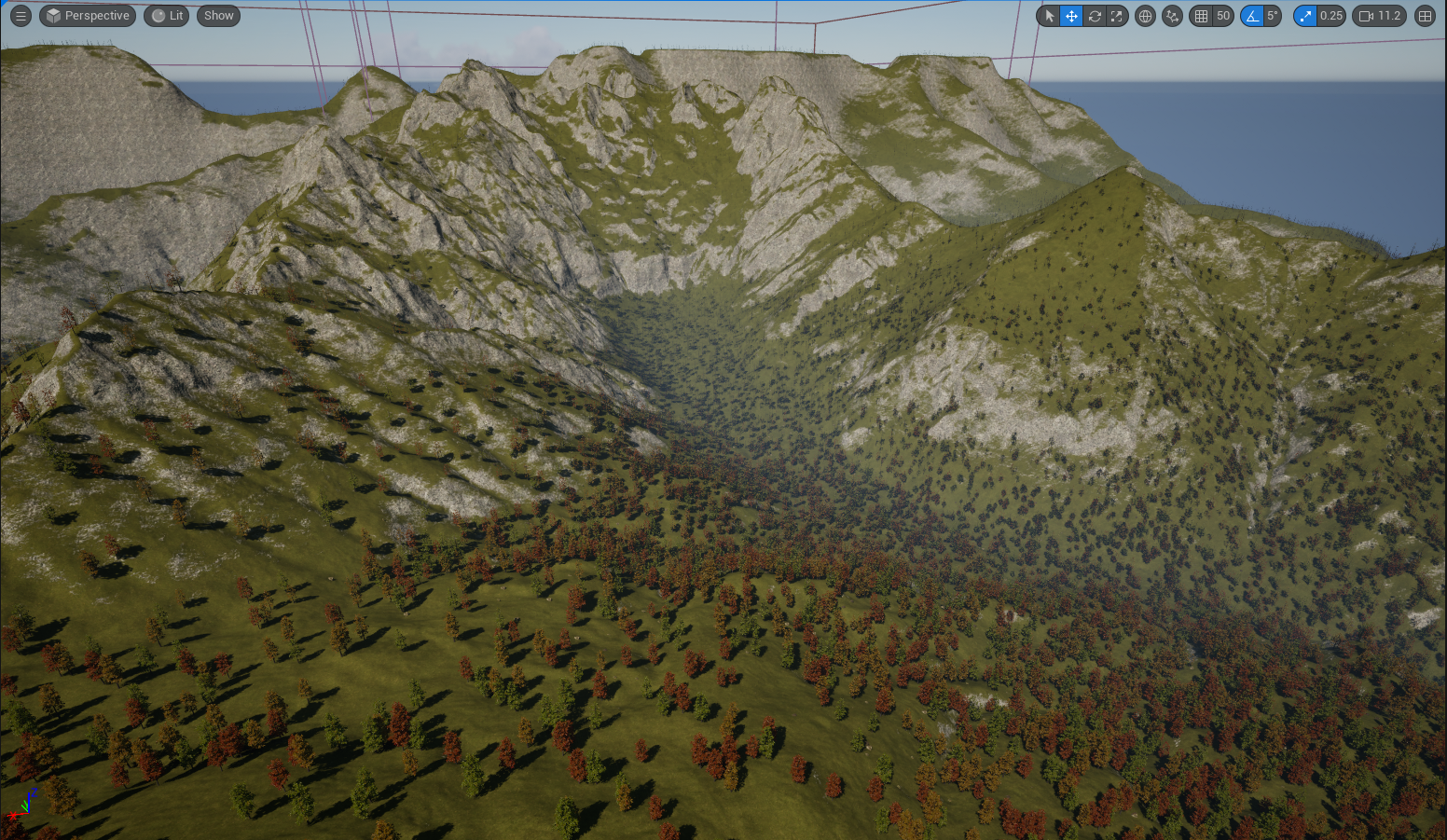Open the 0.25 scale snap value

(1331, 16)
